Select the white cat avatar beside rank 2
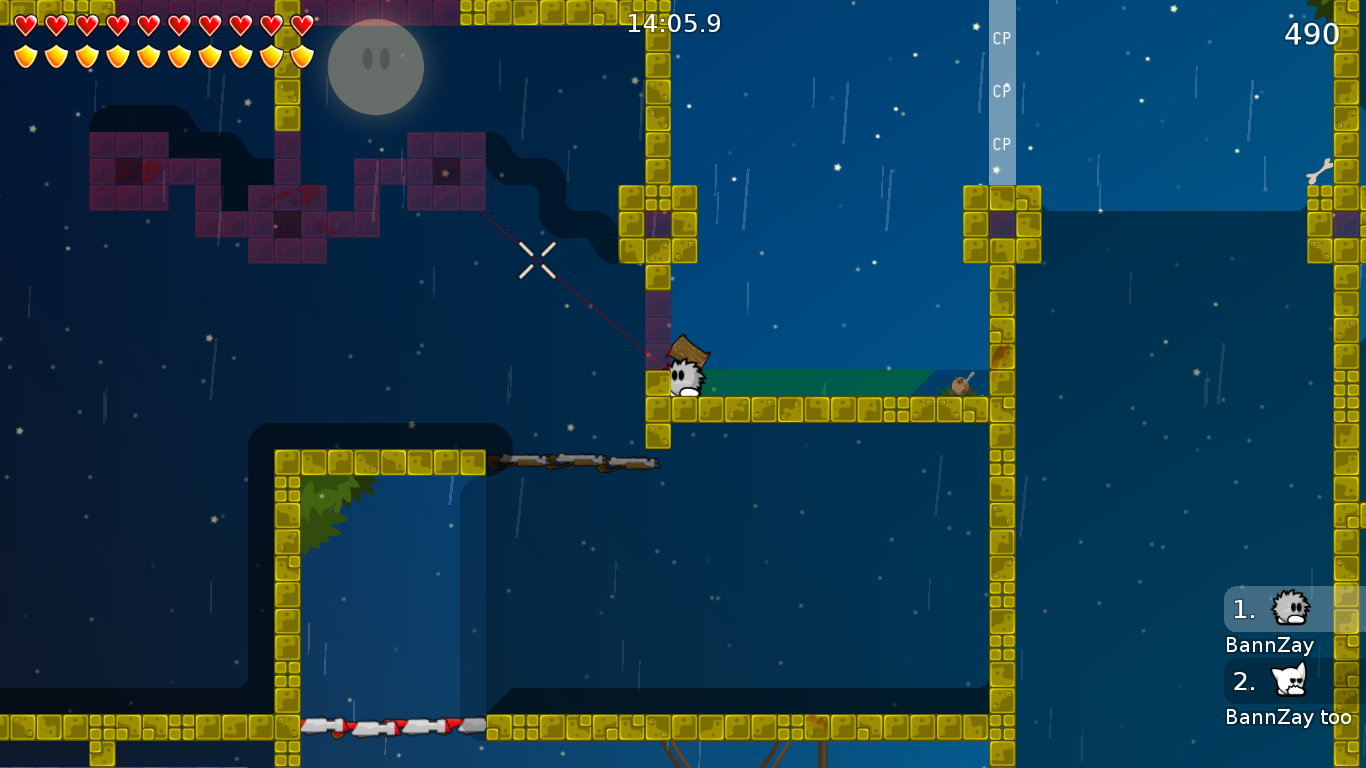Viewport: 1366px width, 768px height. pyautogui.click(x=1290, y=681)
